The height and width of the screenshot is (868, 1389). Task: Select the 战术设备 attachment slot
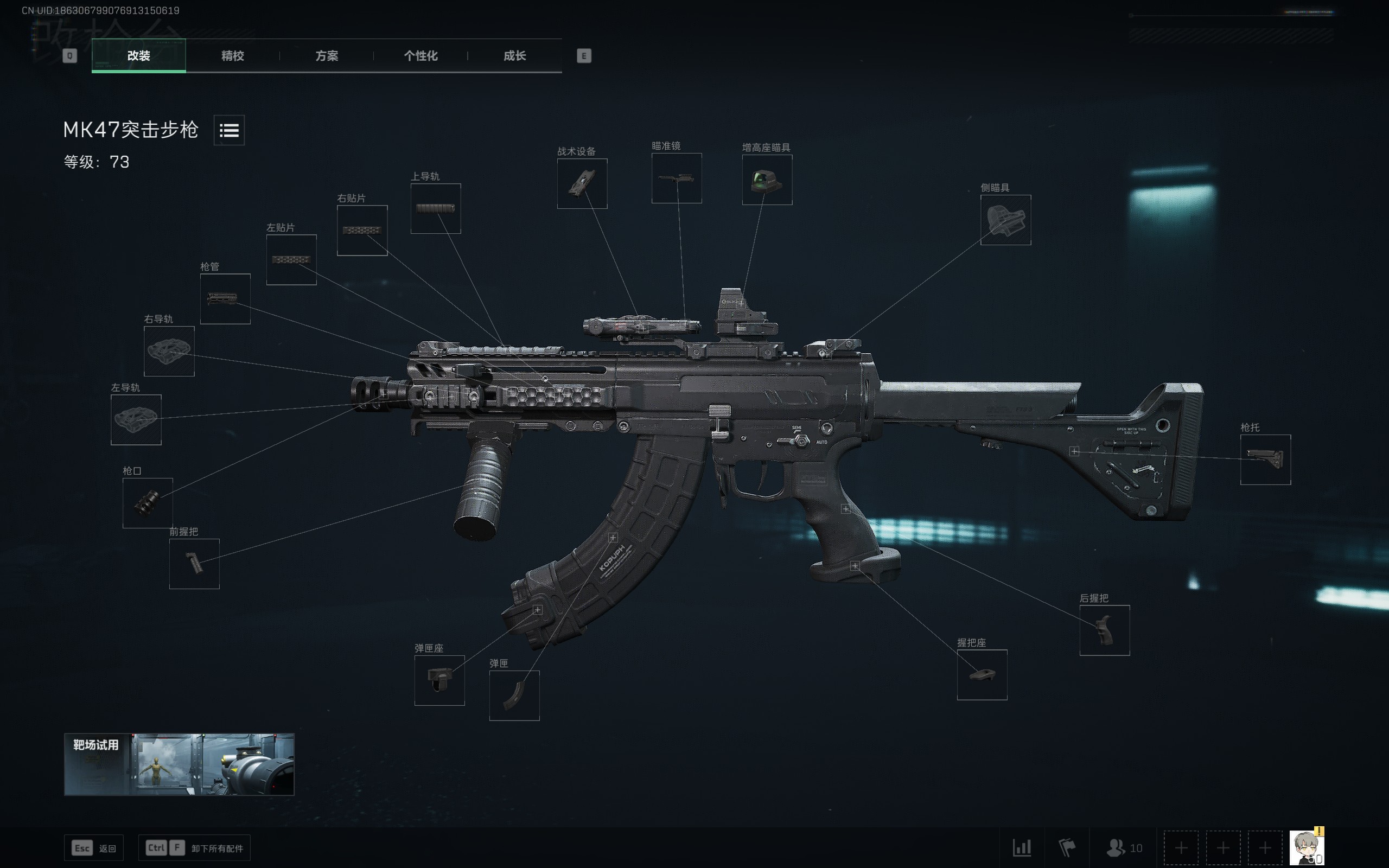pyautogui.click(x=582, y=184)
